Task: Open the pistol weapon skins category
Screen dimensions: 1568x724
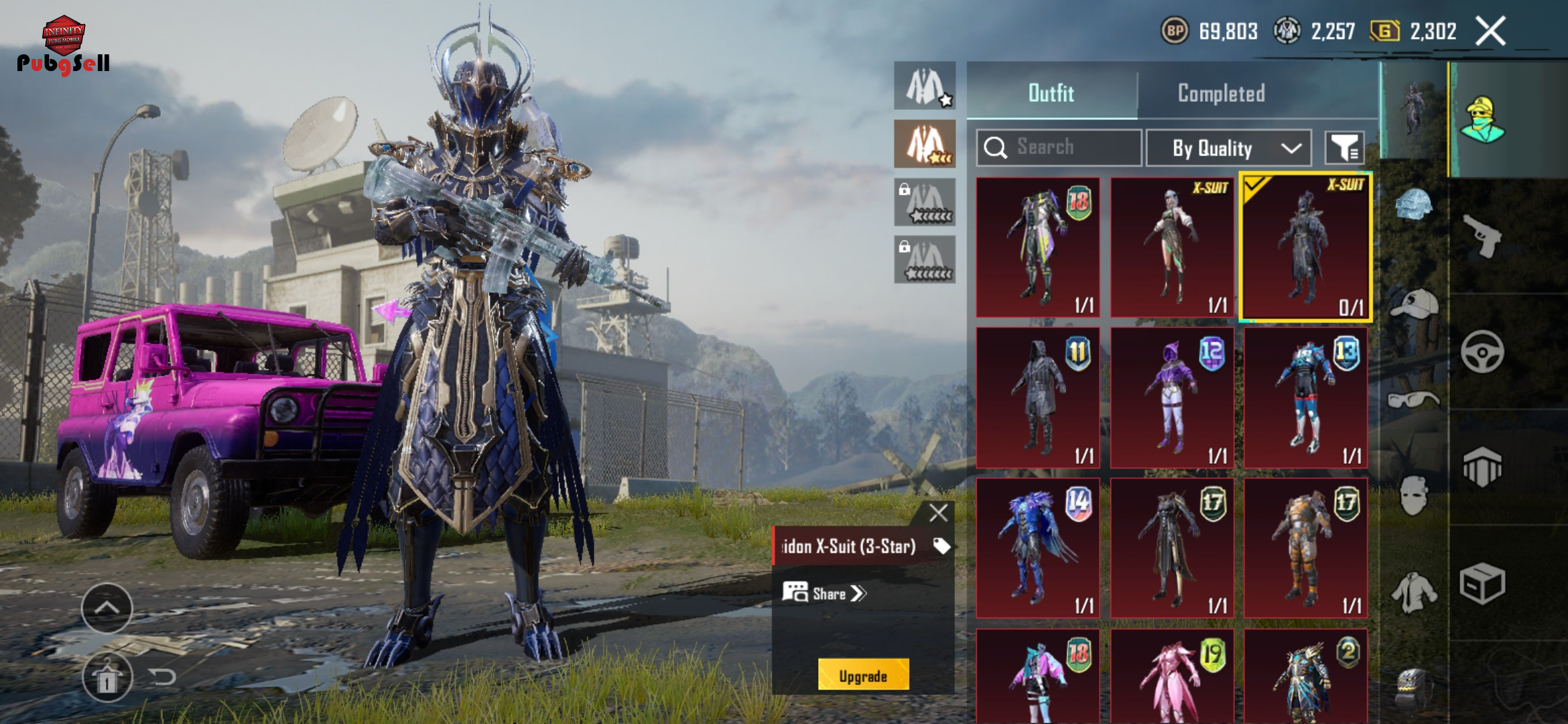Action: [1482, 235]
